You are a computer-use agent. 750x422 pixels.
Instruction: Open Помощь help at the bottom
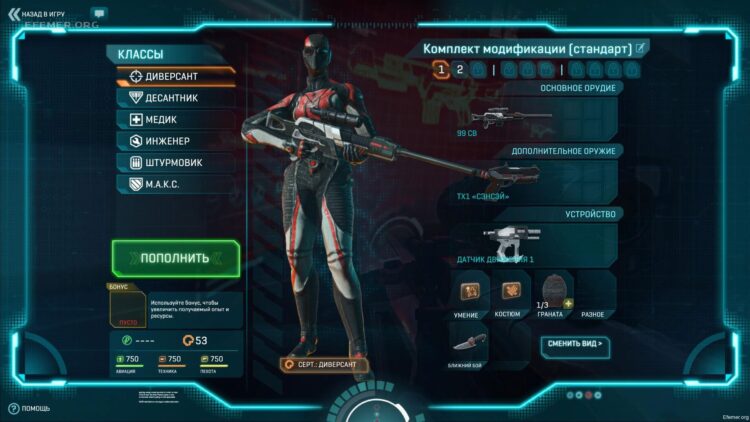[30, 408]
